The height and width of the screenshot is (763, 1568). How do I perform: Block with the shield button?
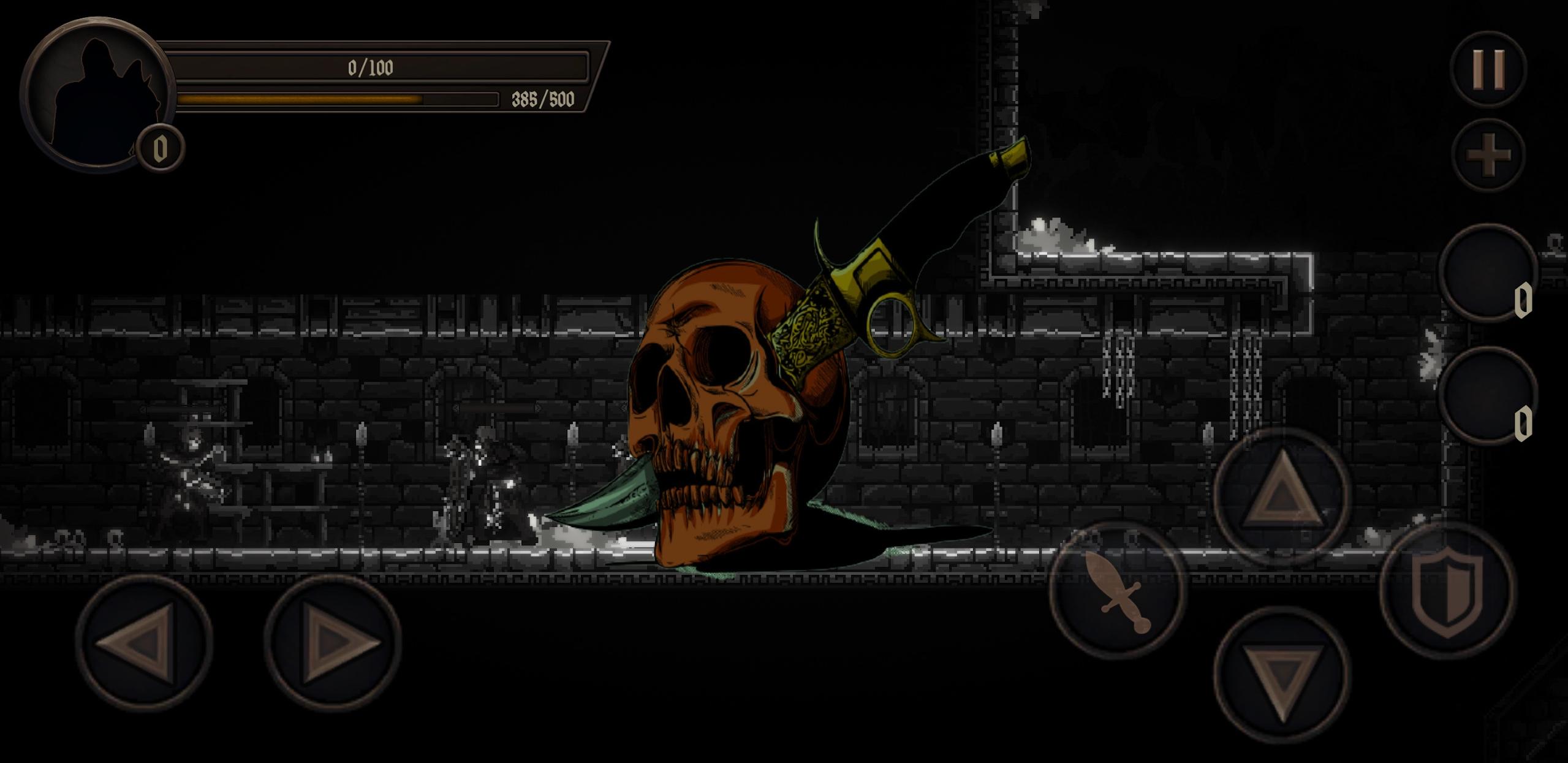click(x=1447, y=590)
